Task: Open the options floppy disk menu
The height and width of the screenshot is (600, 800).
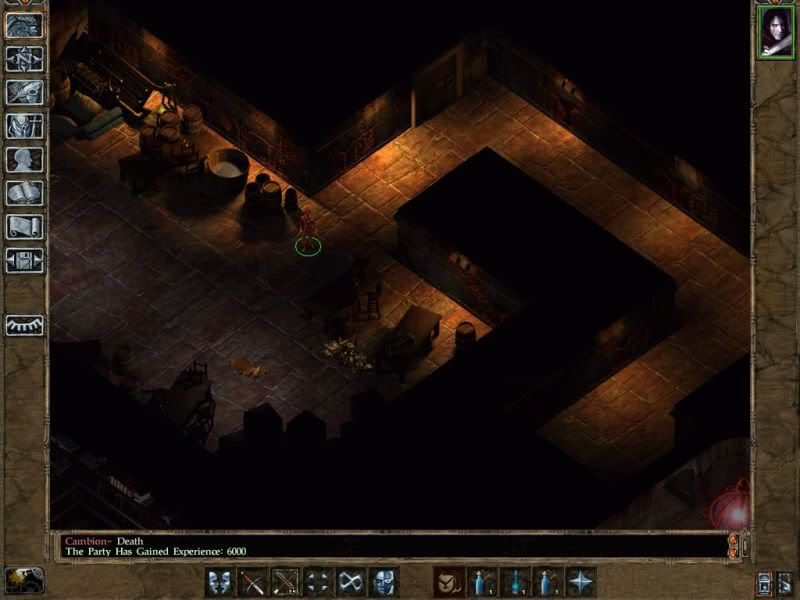Action: click(x=24, y=261)
